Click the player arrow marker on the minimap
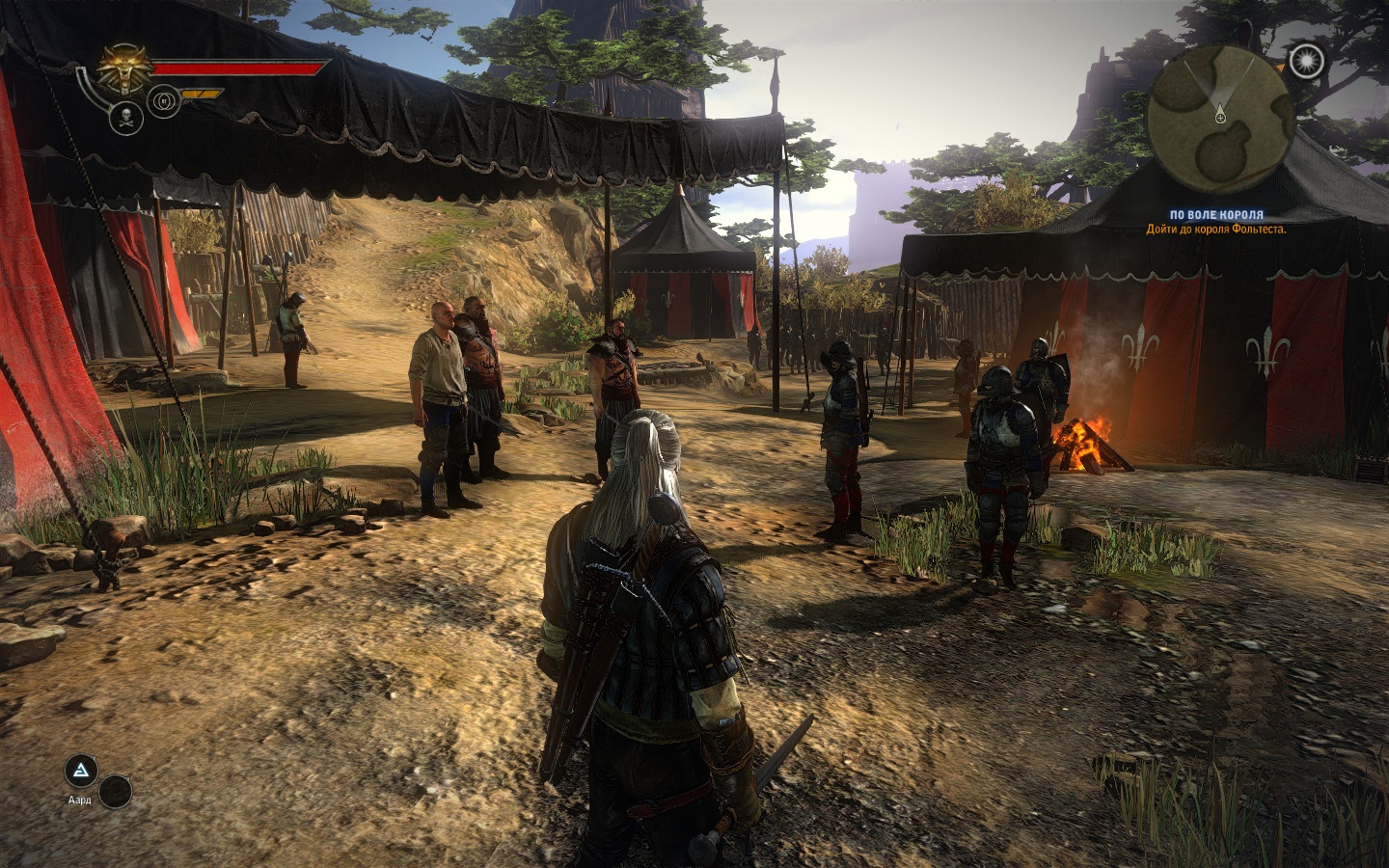Image resolution: width=1389 pixels, height=868 pixels. click(1220, 106)
